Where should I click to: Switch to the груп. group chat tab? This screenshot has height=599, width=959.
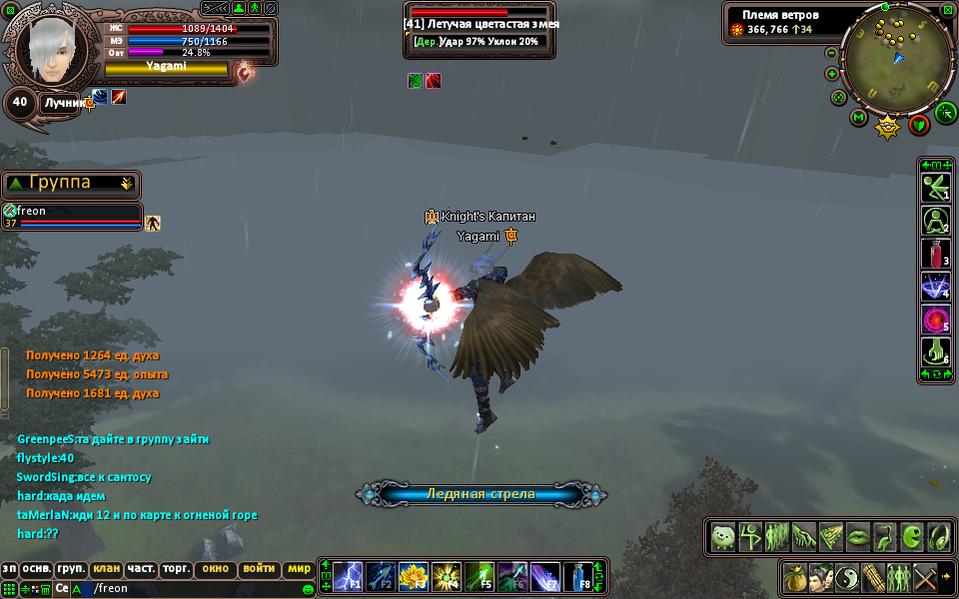pyautogui.click(x=71, y=568)
